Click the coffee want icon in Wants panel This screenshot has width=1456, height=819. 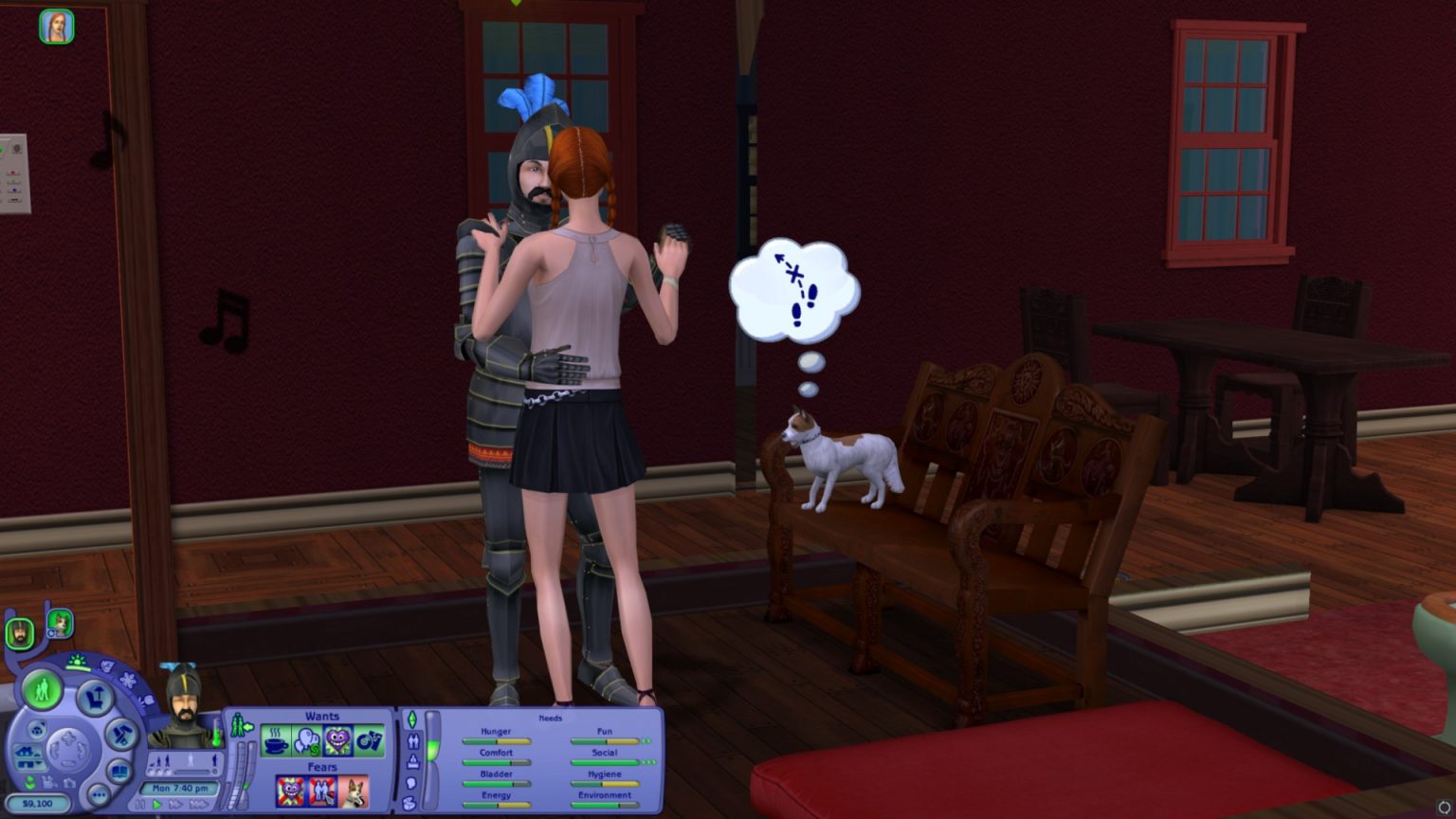tap(275, 741)
